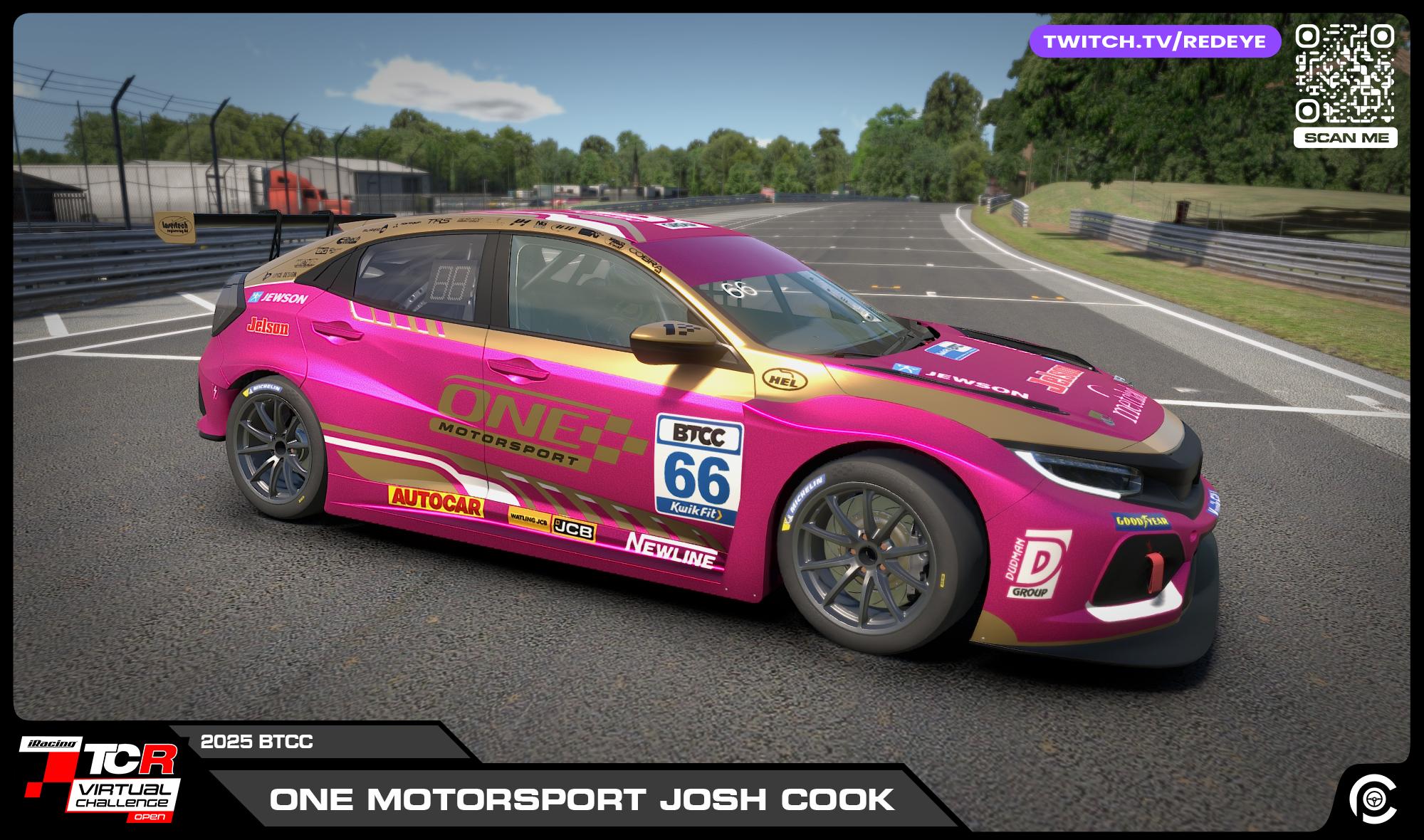The width and height of the screenshot is (1424, 840).
Task: Open the twitch.tv/redeye link banner
Action: coord(1154,42)
